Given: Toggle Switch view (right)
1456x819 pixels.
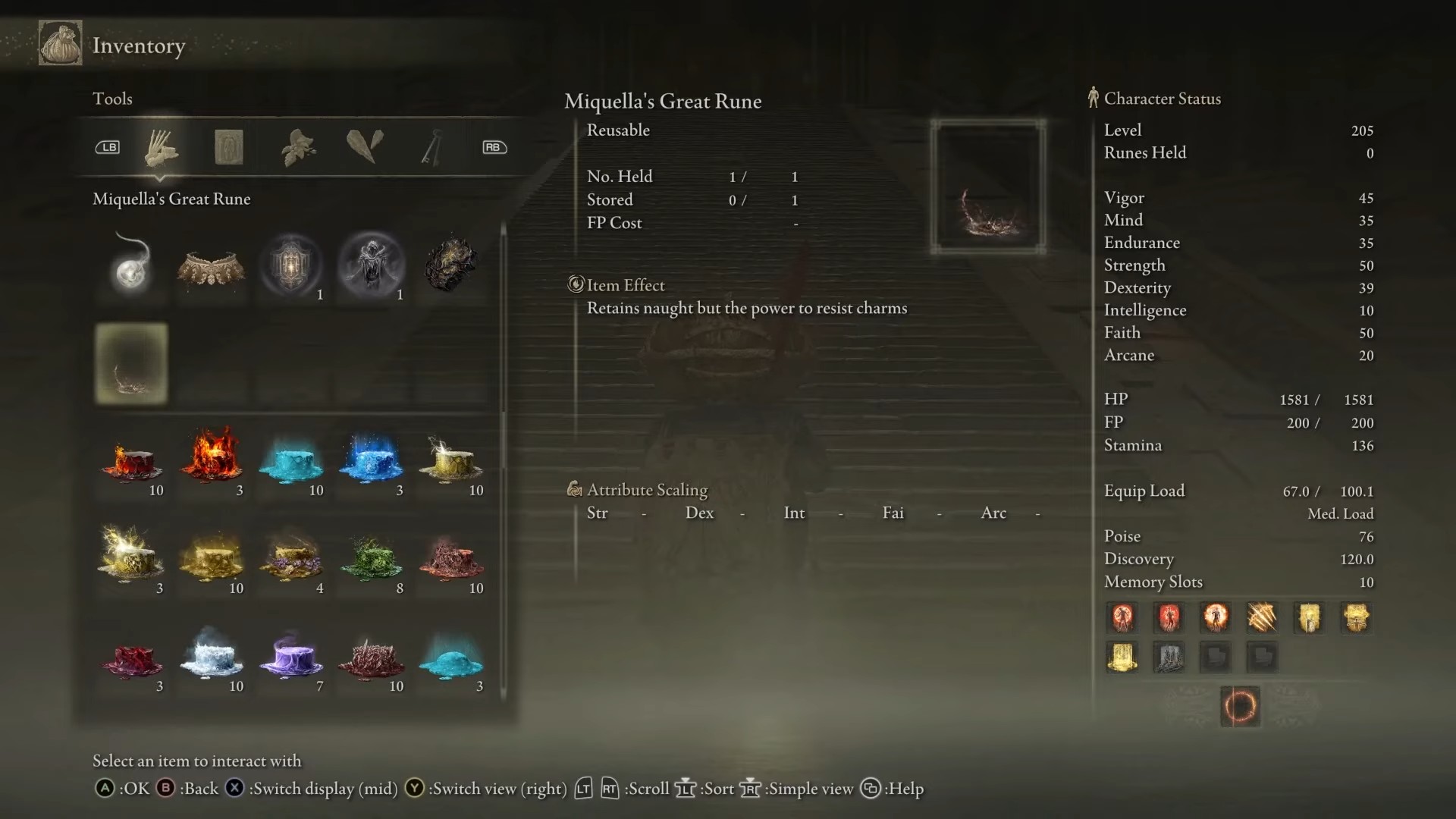Looking at the screenshot, I should pos(414,789).
